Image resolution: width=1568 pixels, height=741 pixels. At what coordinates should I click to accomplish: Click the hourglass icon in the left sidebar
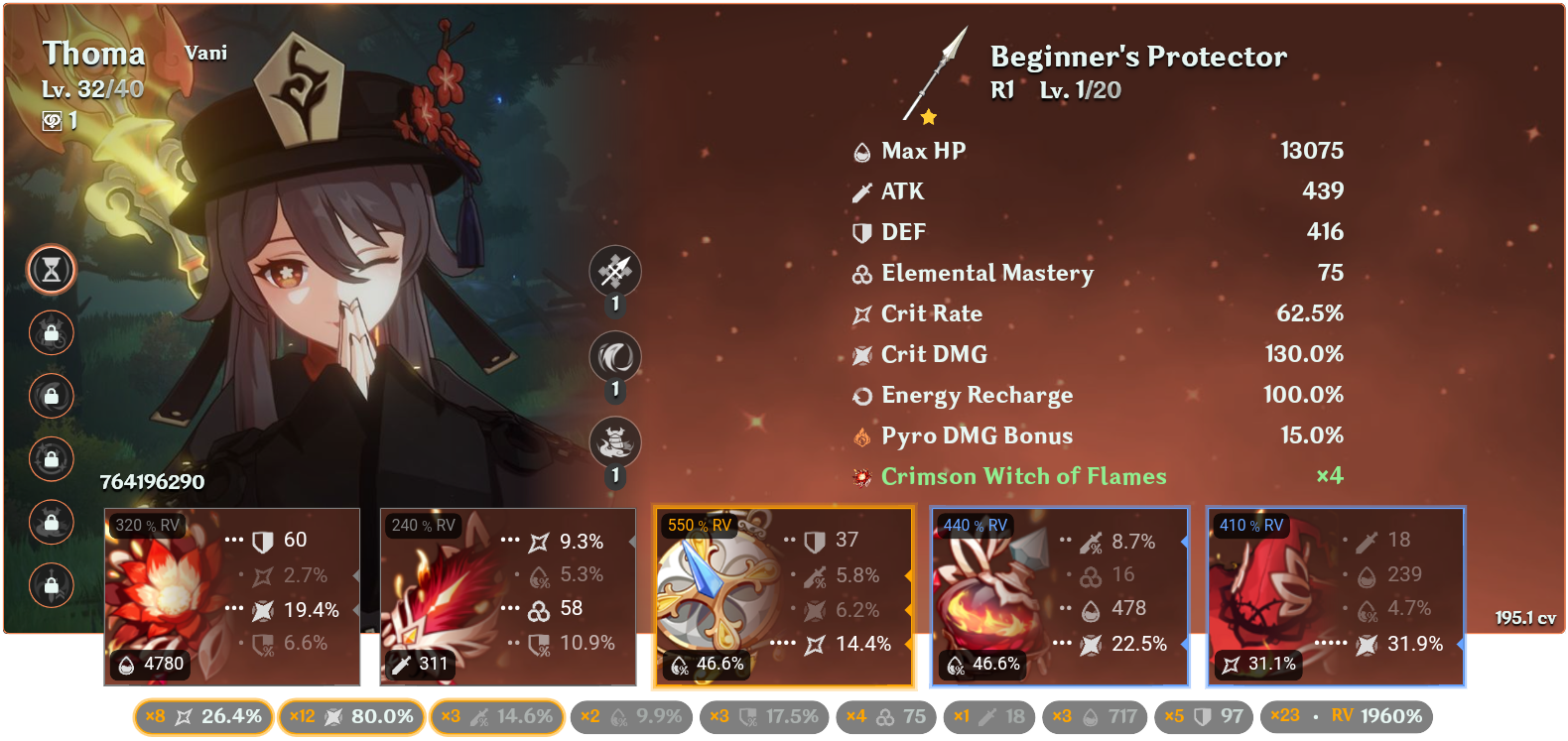[x=52, y=269]
